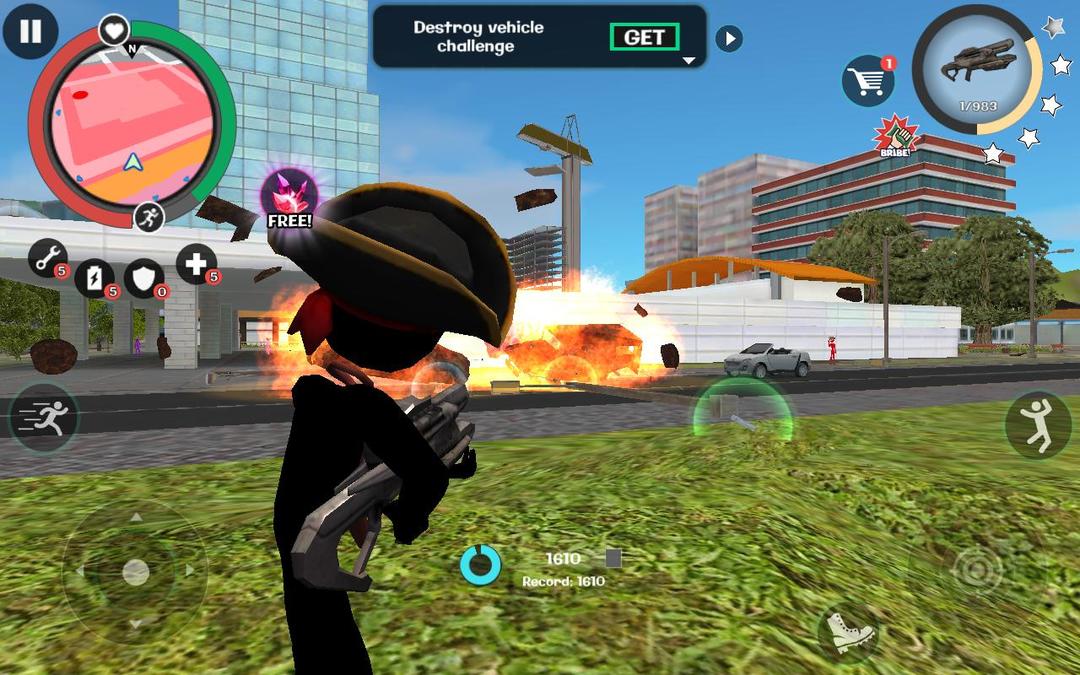The image size is (1080, 675).
Task: Pause the game
Action: pos(31,31)
